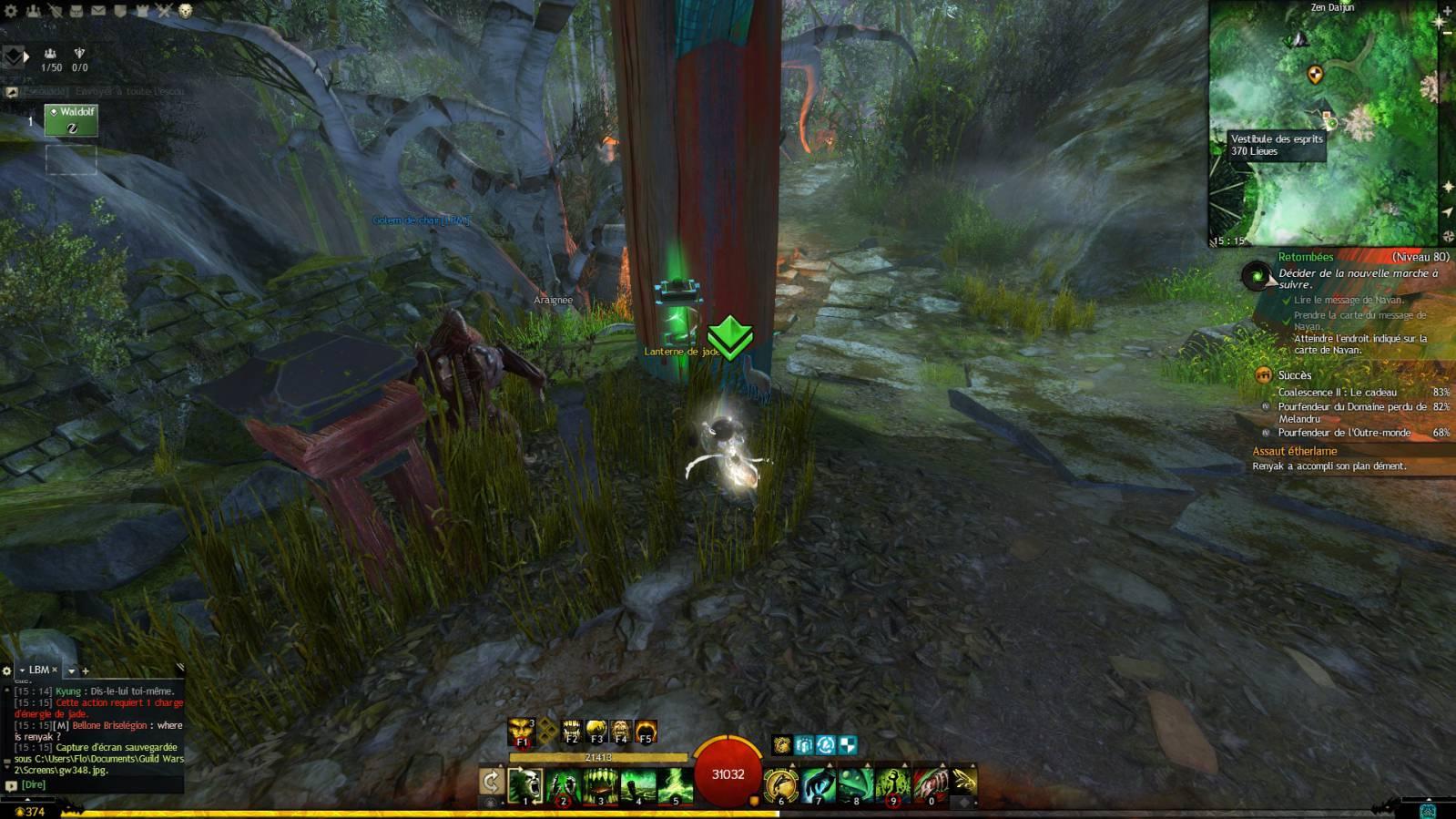Open the crossed swords PvP icon
The image size is (1456, 819).
pos(163,11)
